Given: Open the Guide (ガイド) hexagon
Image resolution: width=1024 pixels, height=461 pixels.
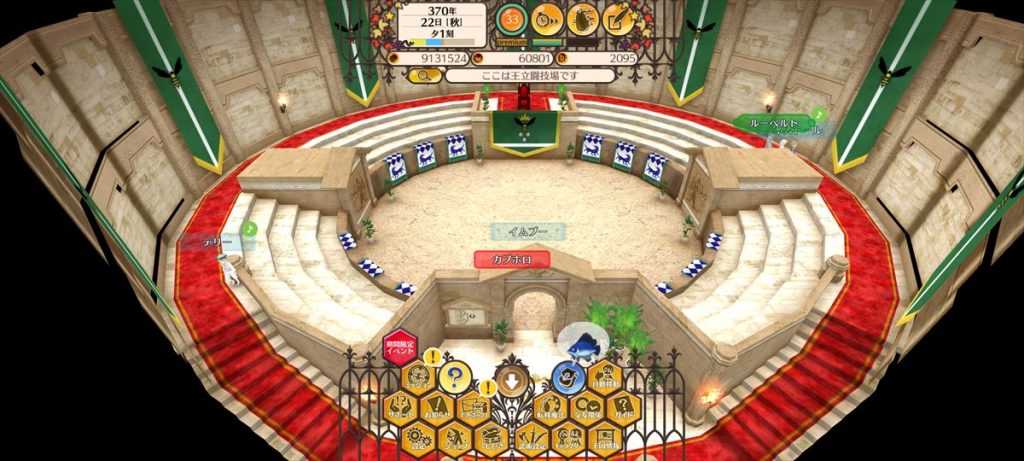Looking at the screenshot, I should click(624, 408).
